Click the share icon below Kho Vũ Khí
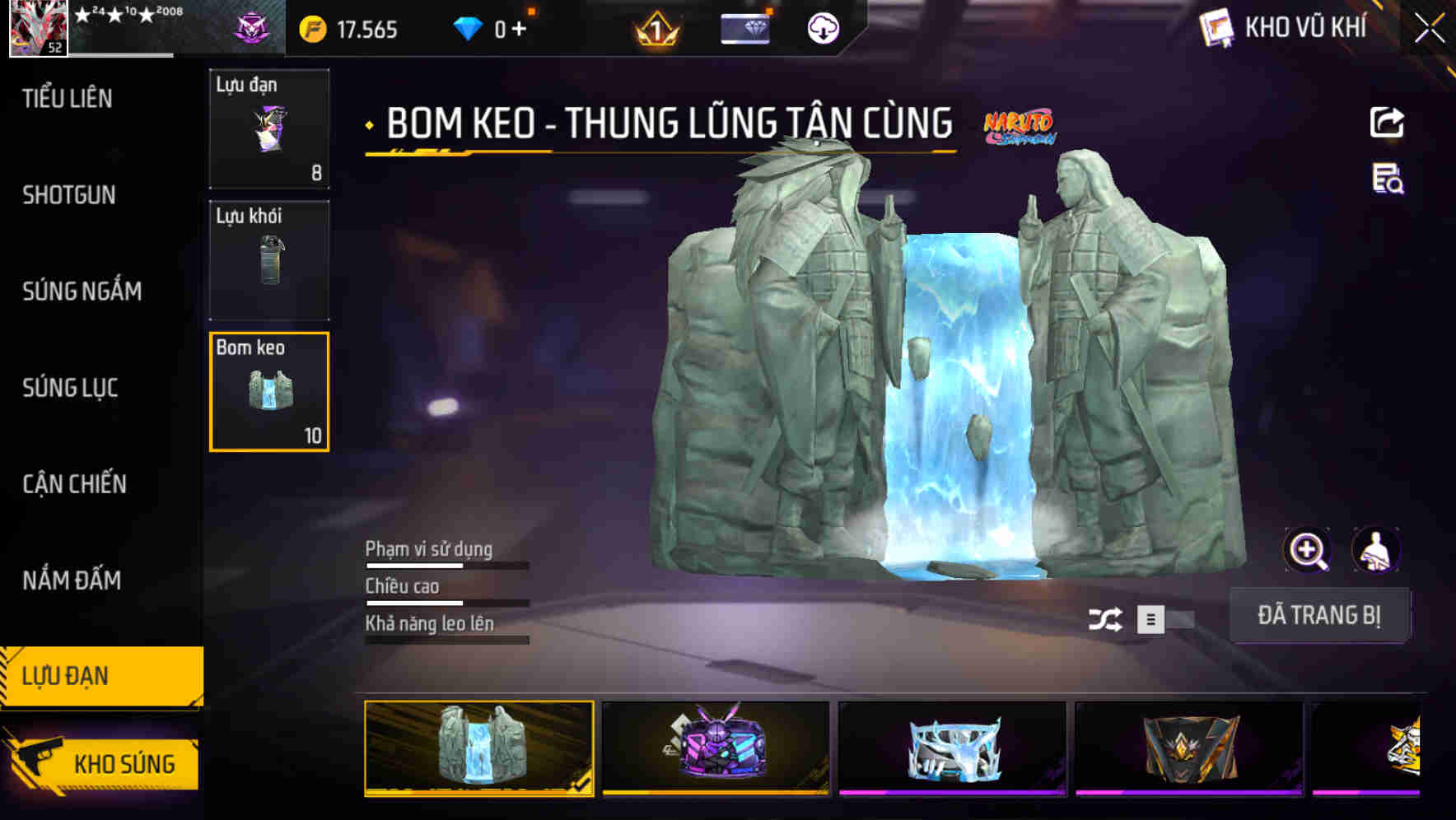Viewport: 1456px width, 820px height. 1387,122
